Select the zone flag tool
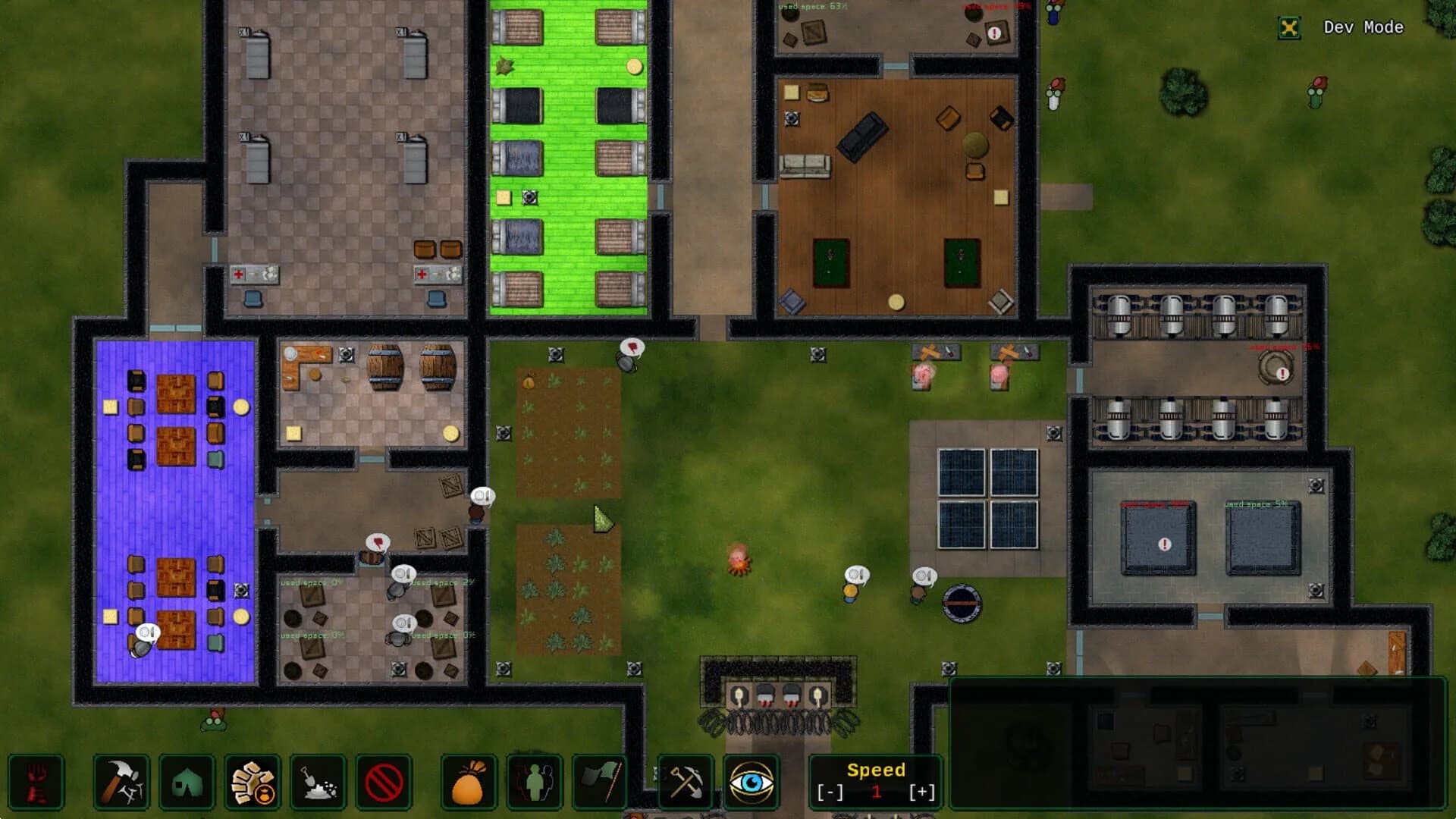This screenshot has width=1456, height=819. tap(599, 783)
